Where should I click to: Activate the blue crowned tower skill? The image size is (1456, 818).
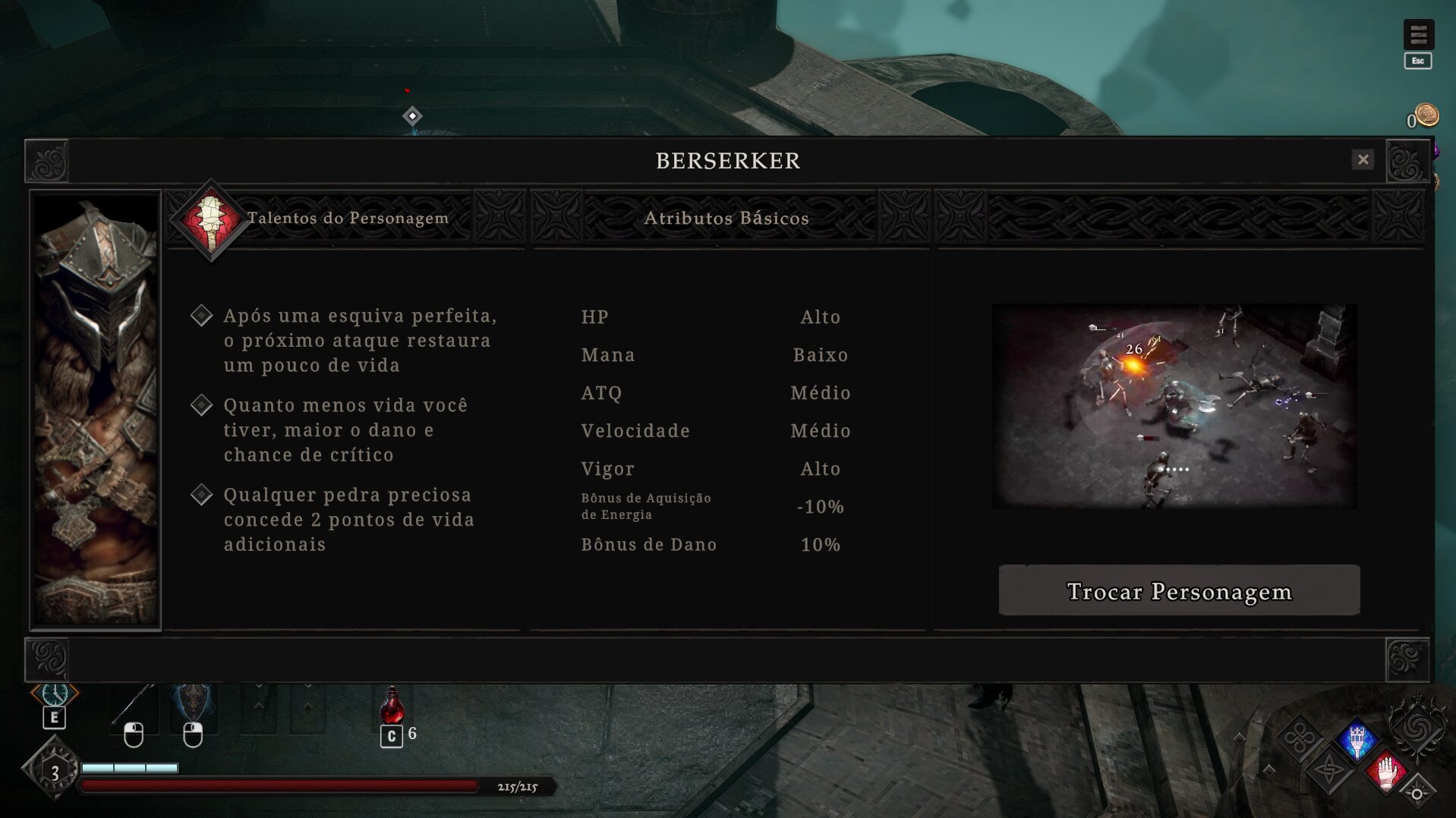click(1357, 739)
